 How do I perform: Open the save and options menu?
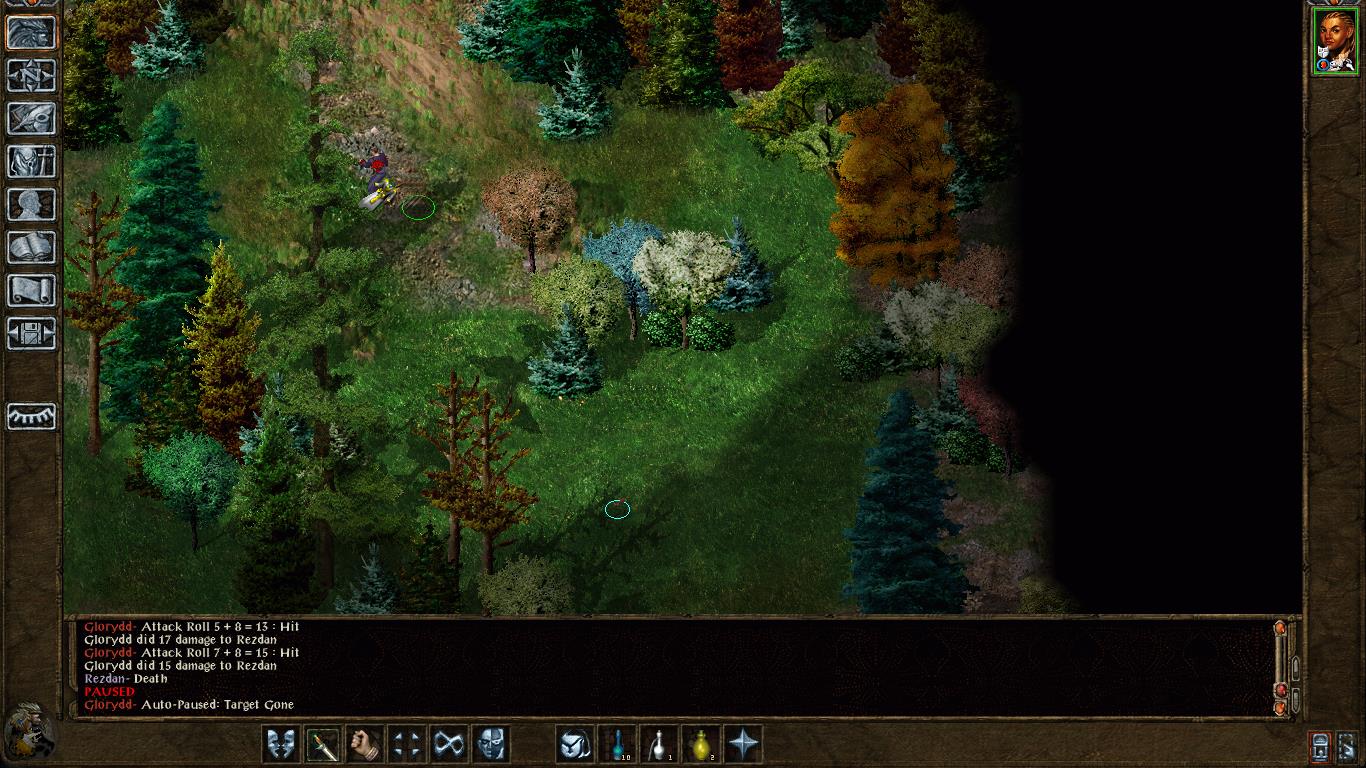point(31,333)
